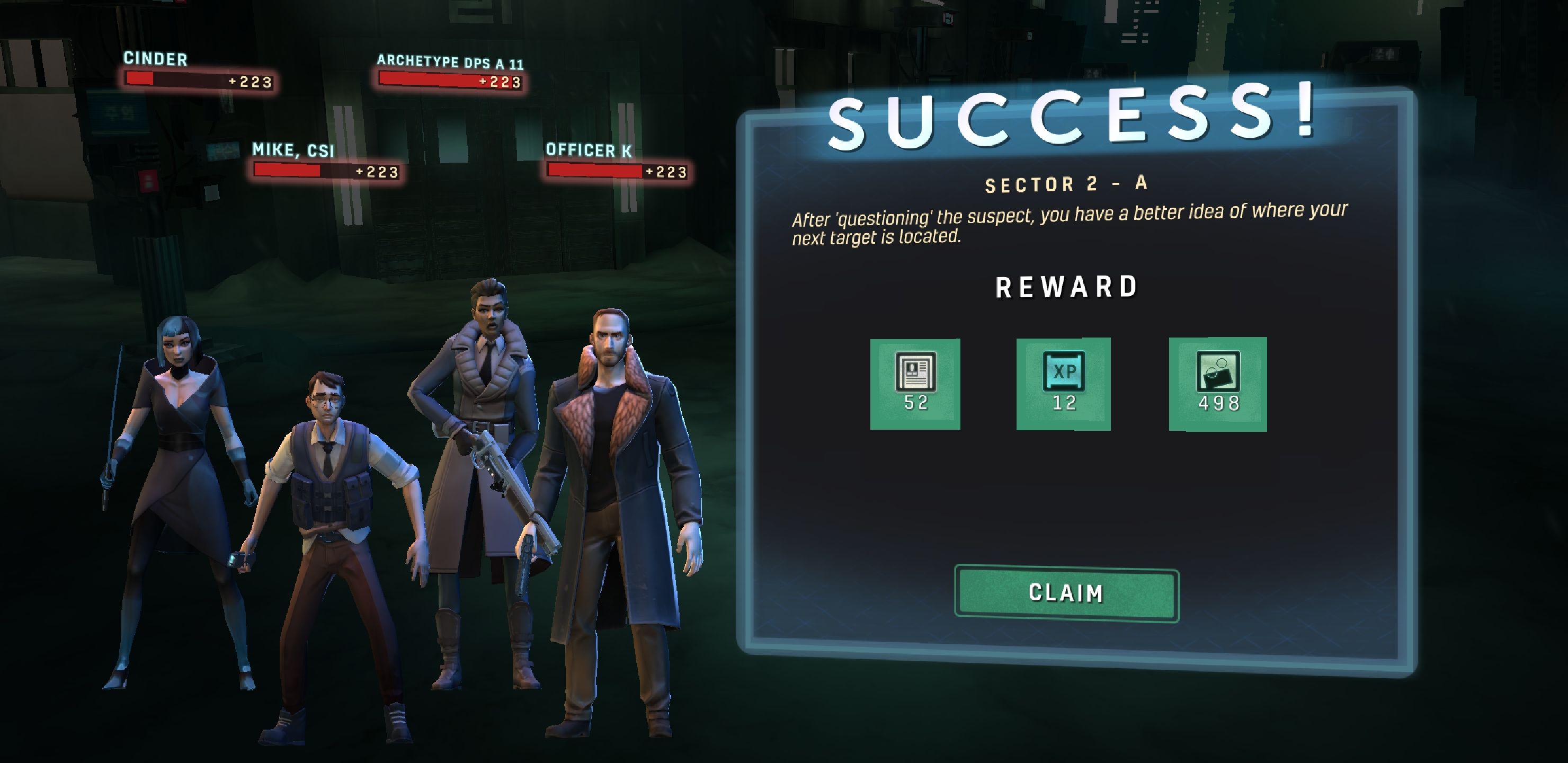Screen dimensions: 1568x763
Task: Select the SECTOR 2 - A label
Action: click(x=1066, y=184)
